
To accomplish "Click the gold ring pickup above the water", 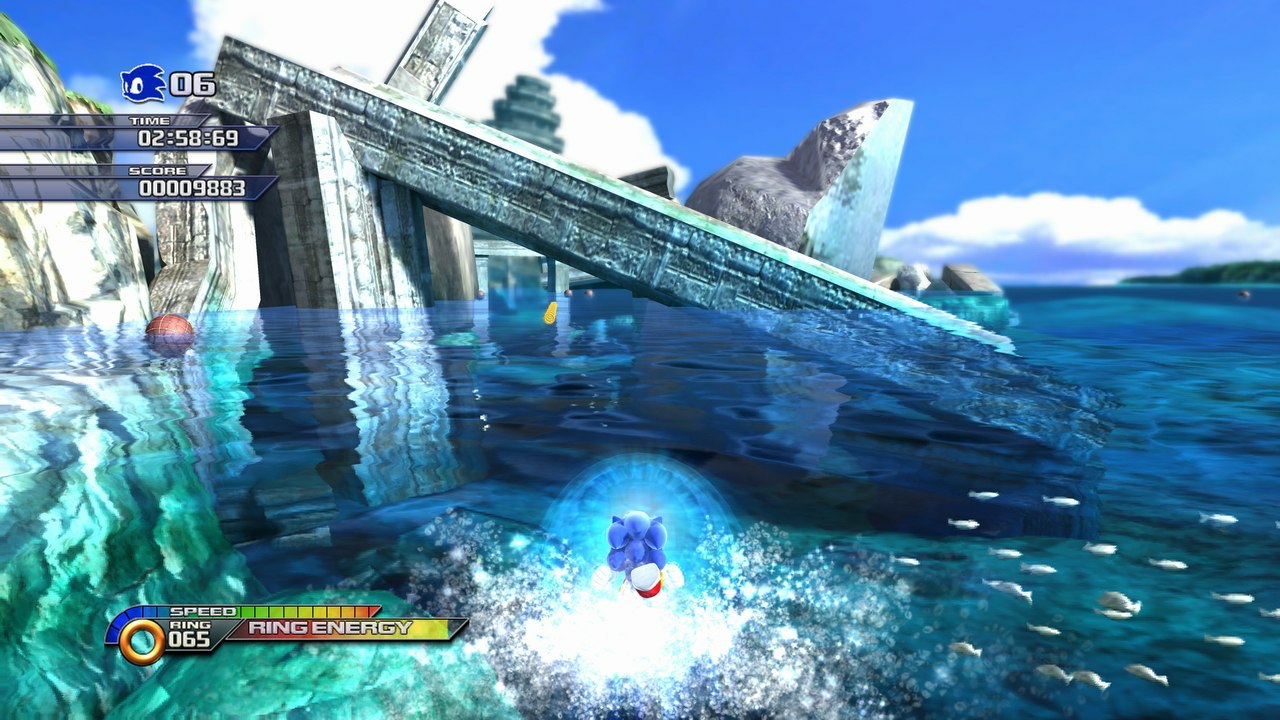I will (548, 312).
